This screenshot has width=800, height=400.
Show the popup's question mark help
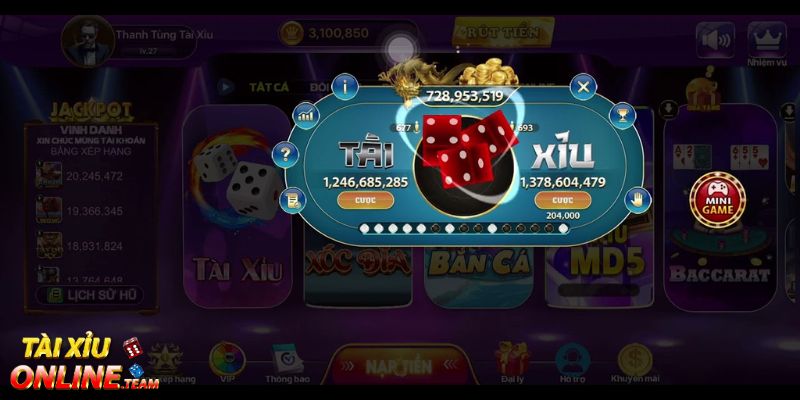point(287,154)
